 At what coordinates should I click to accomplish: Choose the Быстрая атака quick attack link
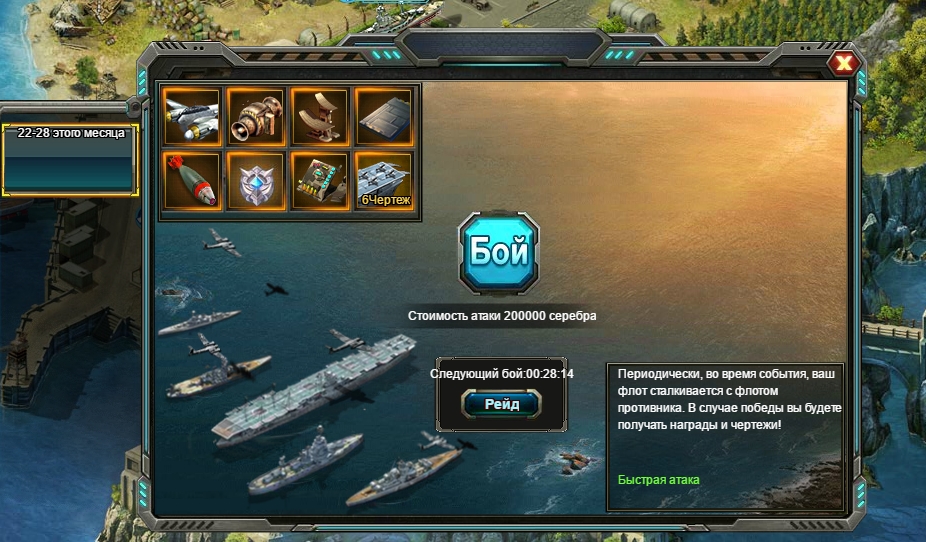click(658, 480)
